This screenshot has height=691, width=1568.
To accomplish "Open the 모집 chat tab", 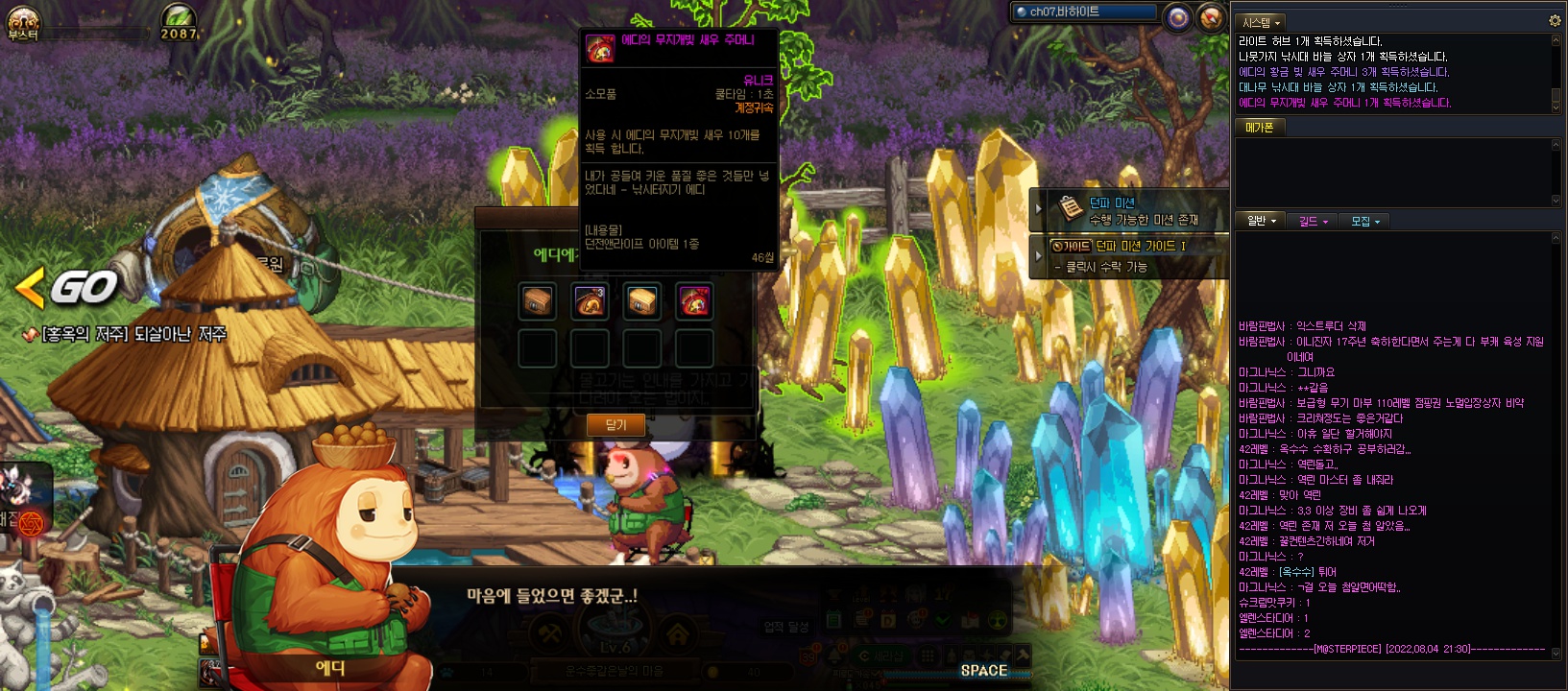I will pos(1364,221).
